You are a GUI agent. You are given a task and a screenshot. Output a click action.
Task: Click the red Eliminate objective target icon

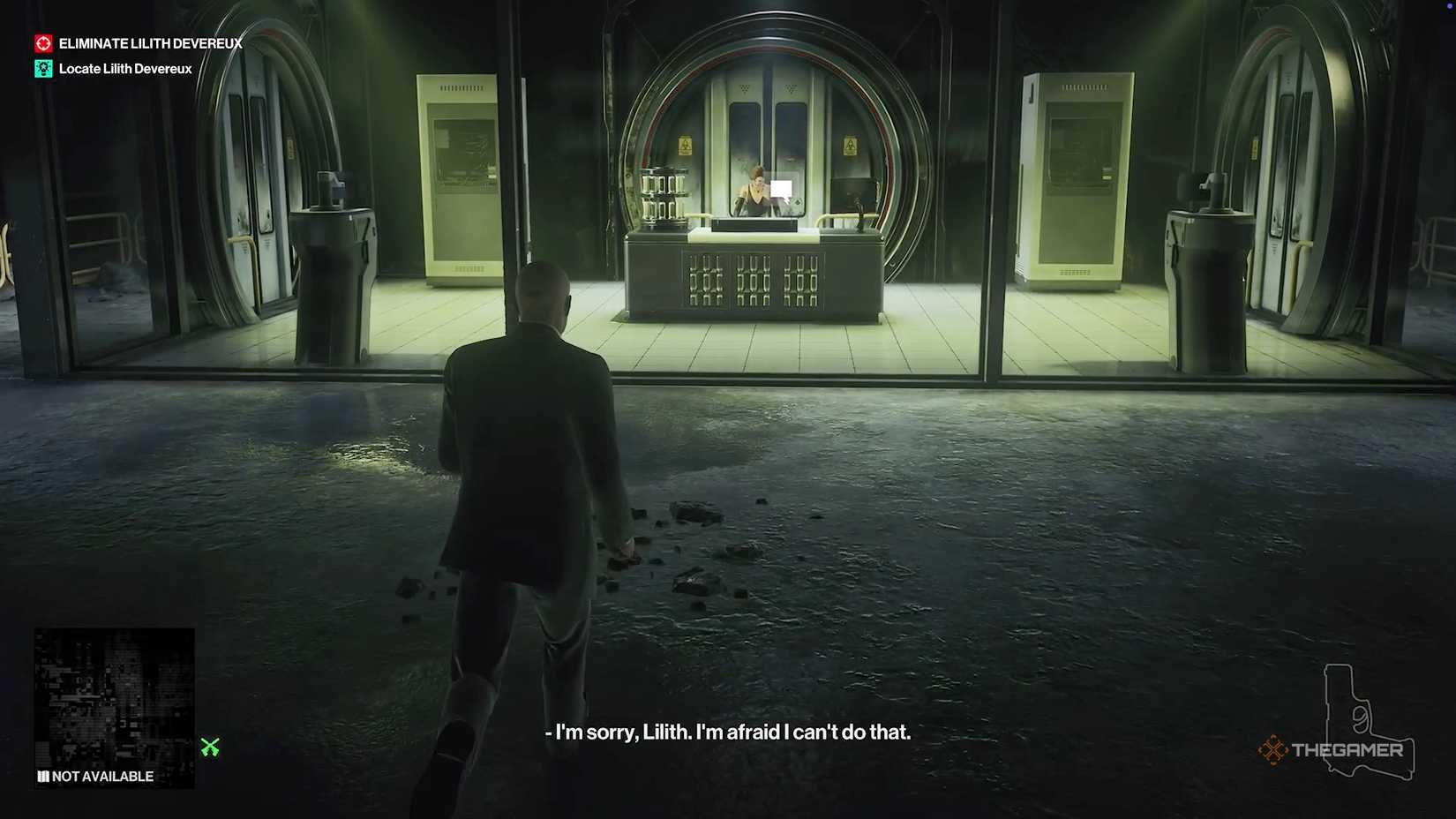click(42, 42)
